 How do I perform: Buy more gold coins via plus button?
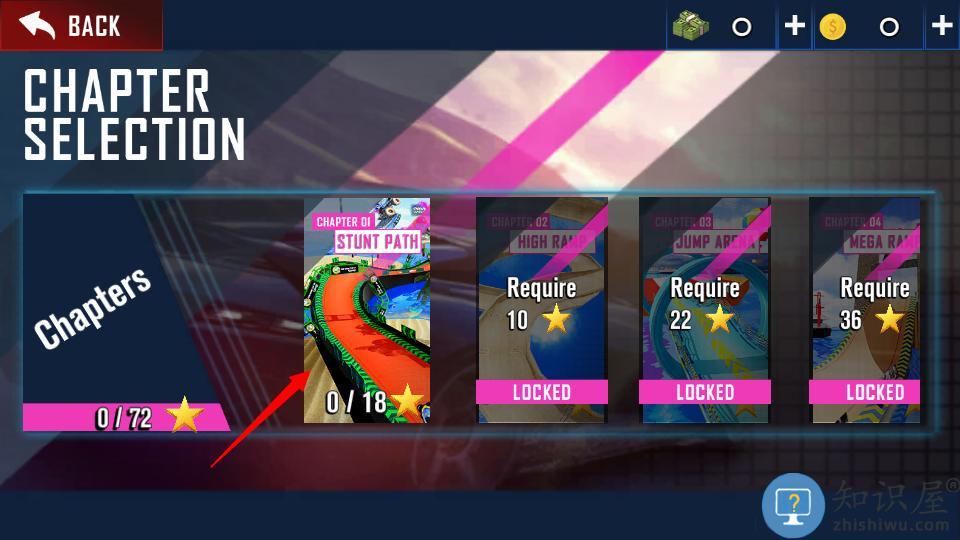[x=941, y=26]
